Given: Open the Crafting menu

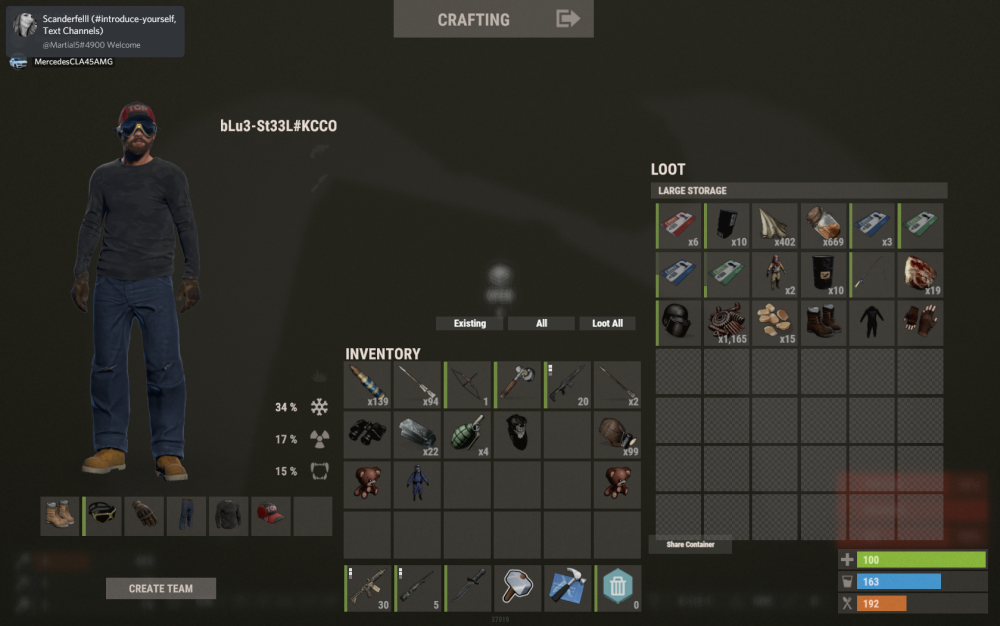Looking at the screenshot, I should [493, 19].
